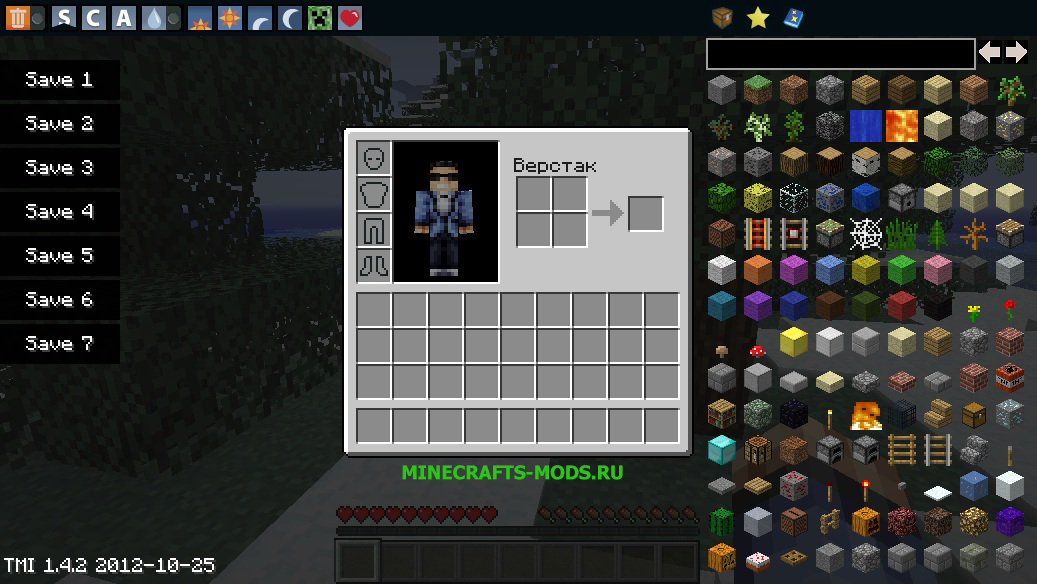The image size is (1037, 584).
Task: Go to the previous item page arrow
Action: click(989, 53)
